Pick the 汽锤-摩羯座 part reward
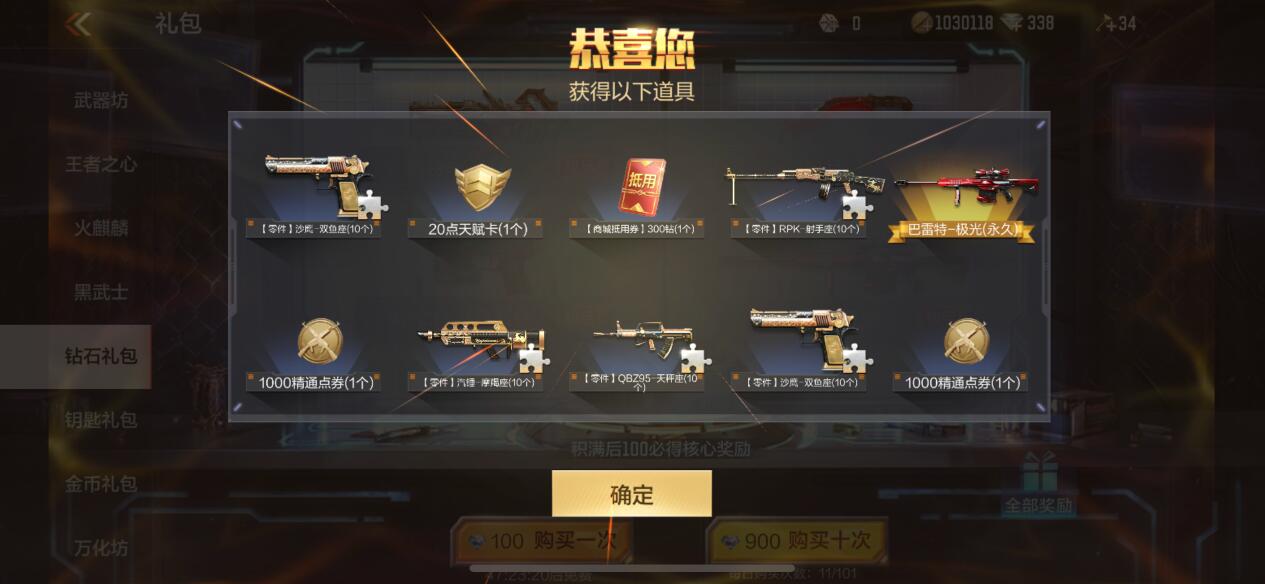 click(482, 352)
